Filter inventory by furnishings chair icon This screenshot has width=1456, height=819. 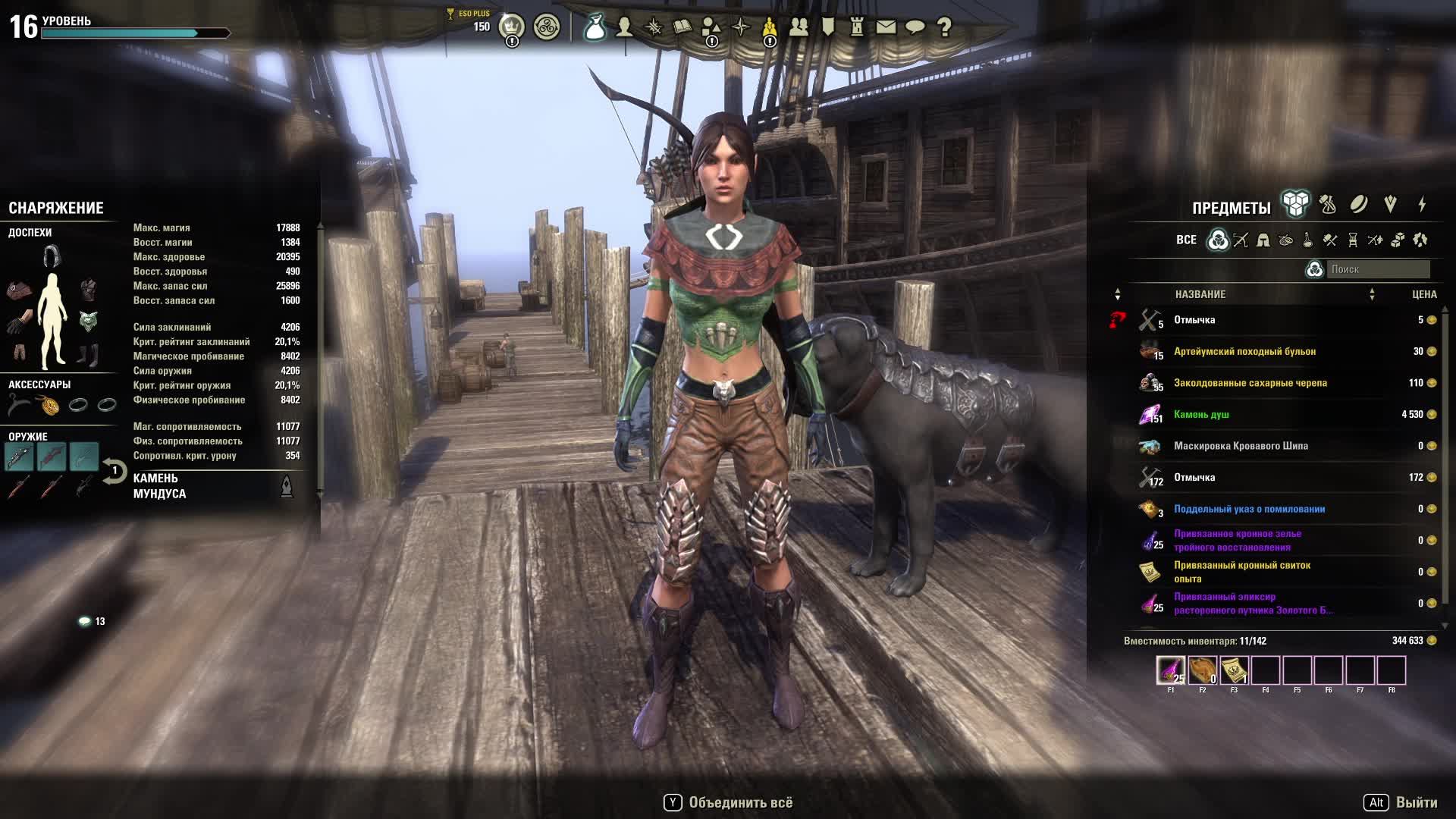[1353, 240]
